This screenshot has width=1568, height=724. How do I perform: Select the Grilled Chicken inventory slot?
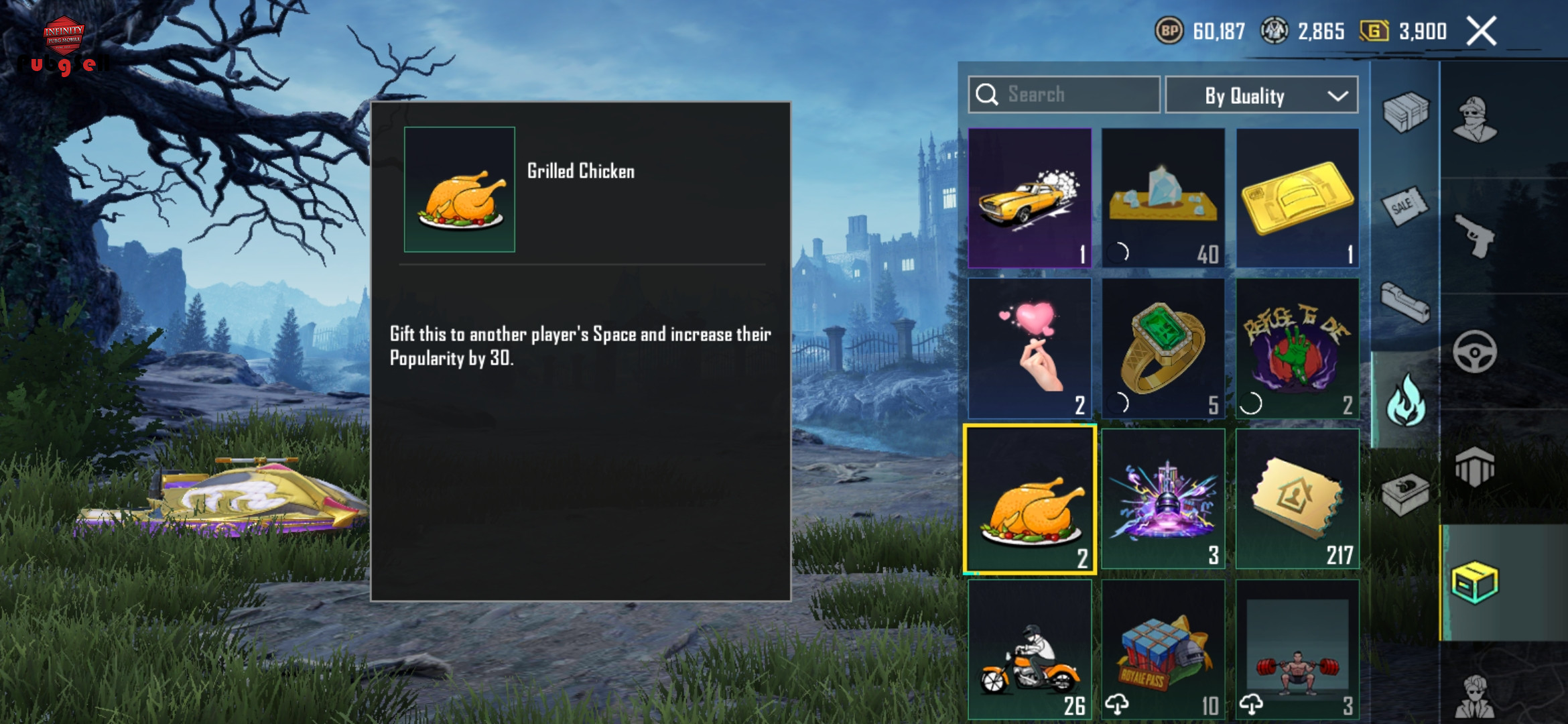[1030, 499]
